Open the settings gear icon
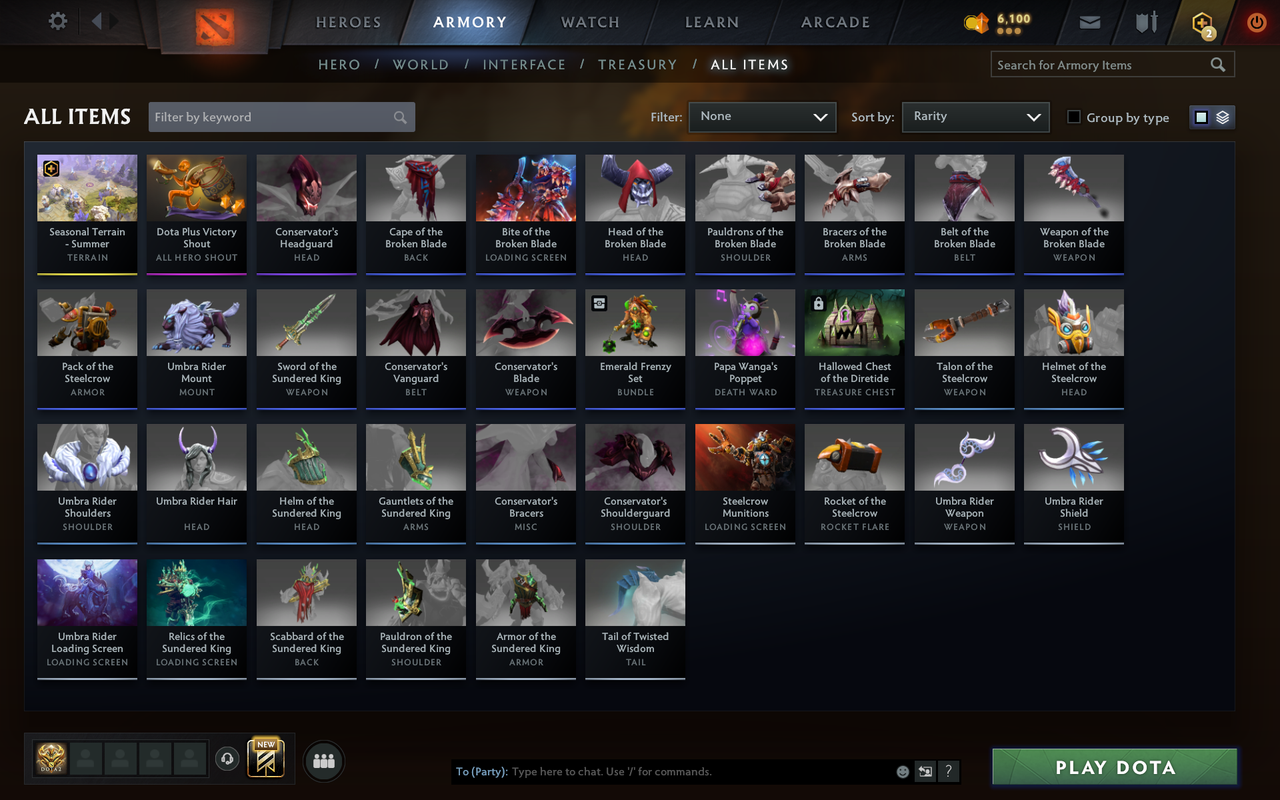The image size is (1280, 800). click(57, 21)
